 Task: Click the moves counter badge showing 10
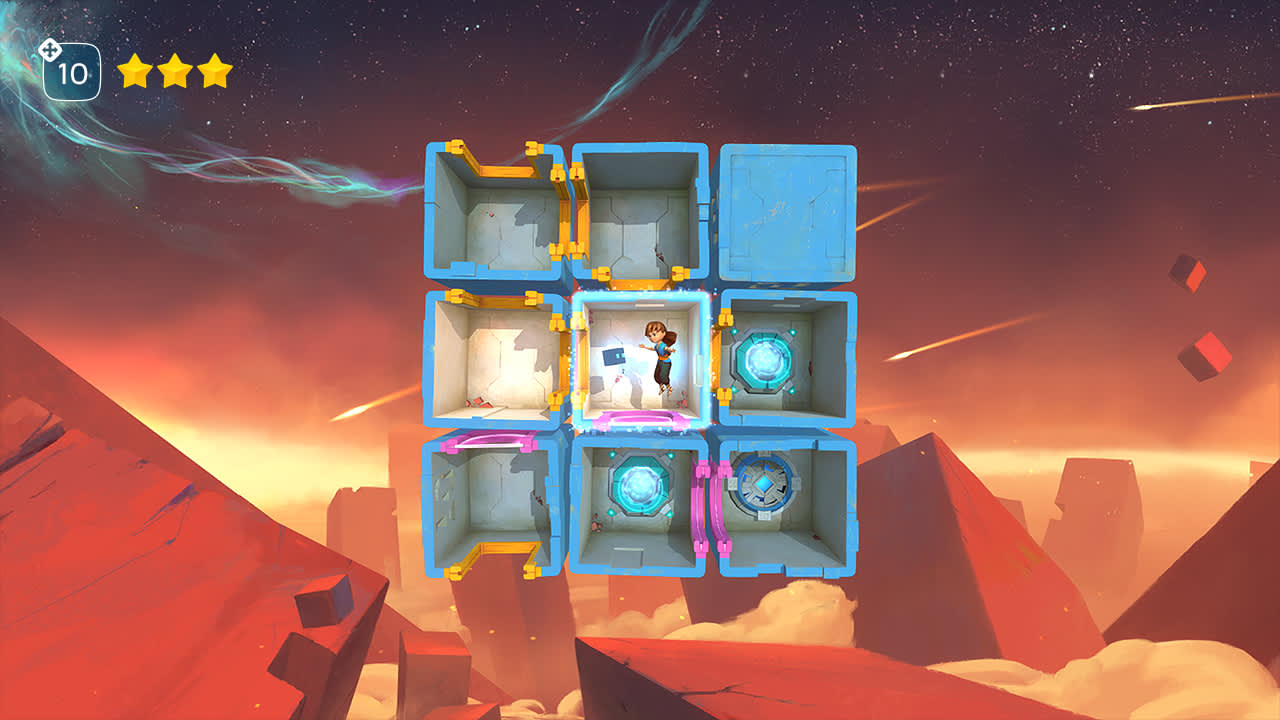pyautogui.click(x=71, y=70)
